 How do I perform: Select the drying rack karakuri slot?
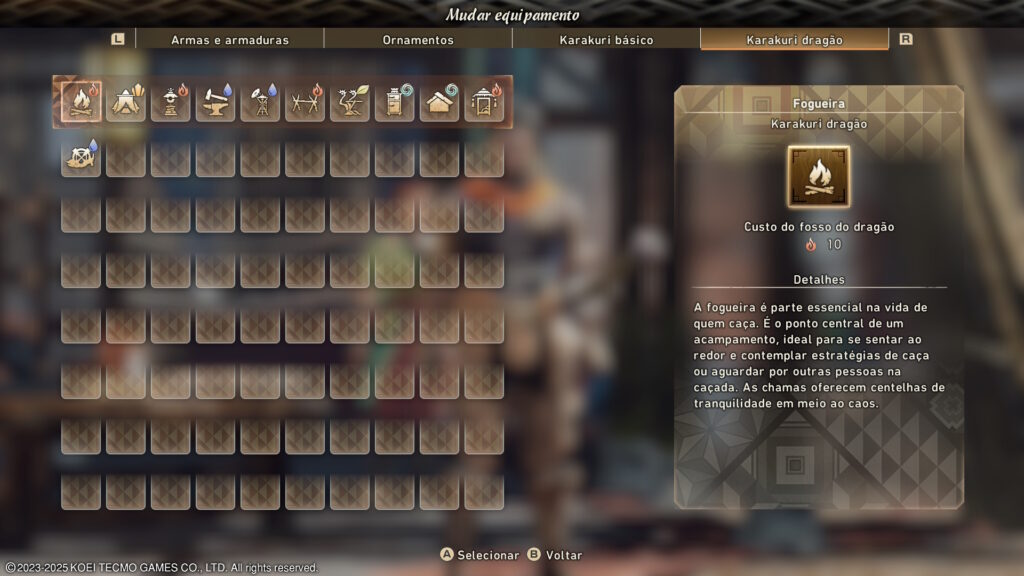(x=305, y=101)
